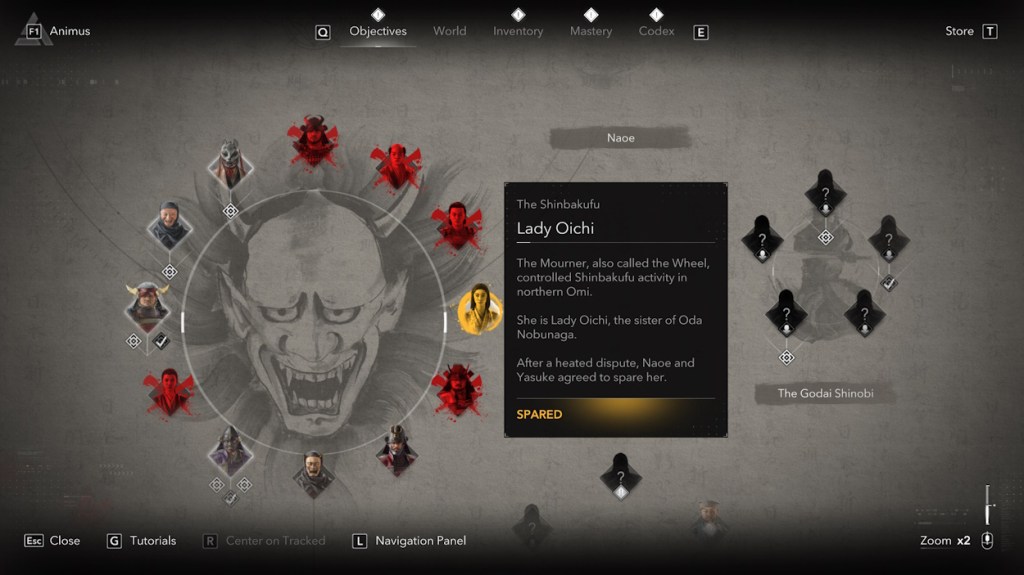
Task: Open the Navigation Panel
Action: pyautogui.click(x=410, y=541)
